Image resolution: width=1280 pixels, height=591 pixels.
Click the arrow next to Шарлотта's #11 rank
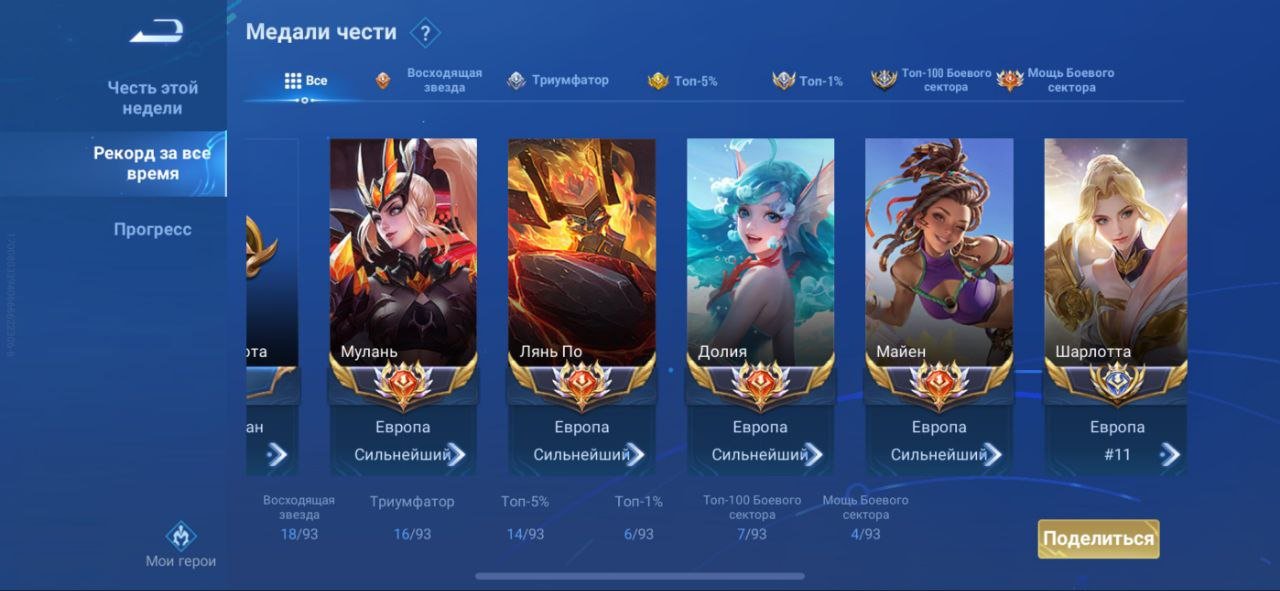(x=1169, y=455)
